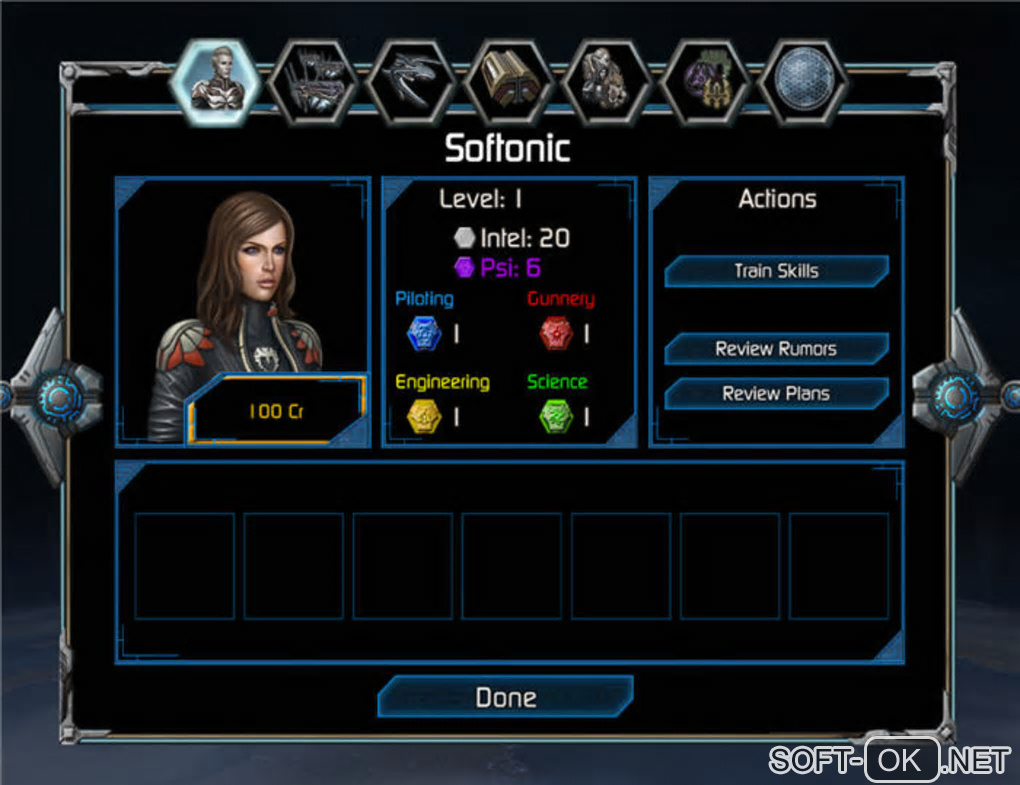Open the blue grid sphere hexagon tab
This screenshot has height=785, width=1020.
[x=803, y=82]
